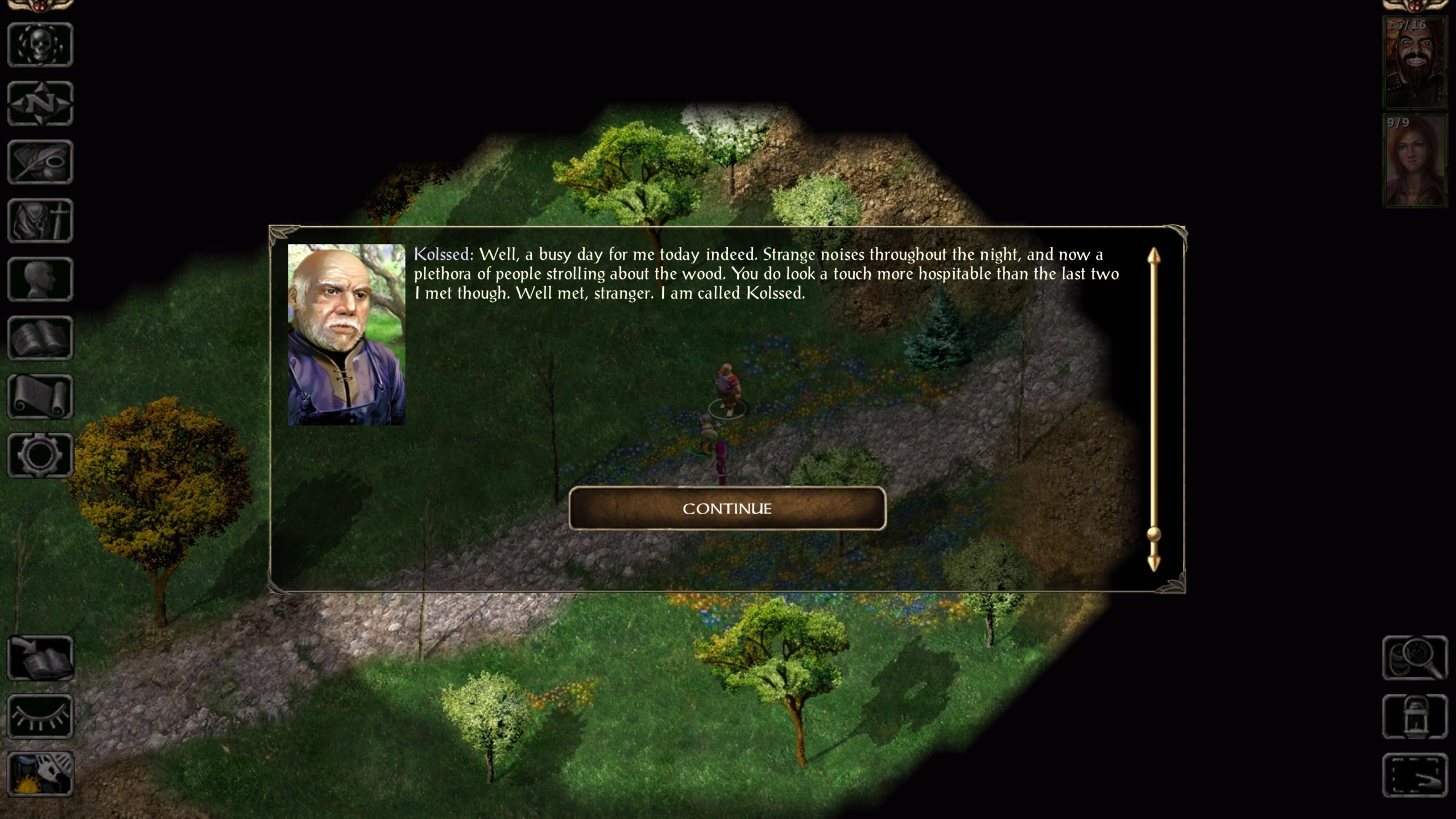Click the dialogue scrollbar's up arrow

(1153, 257)
